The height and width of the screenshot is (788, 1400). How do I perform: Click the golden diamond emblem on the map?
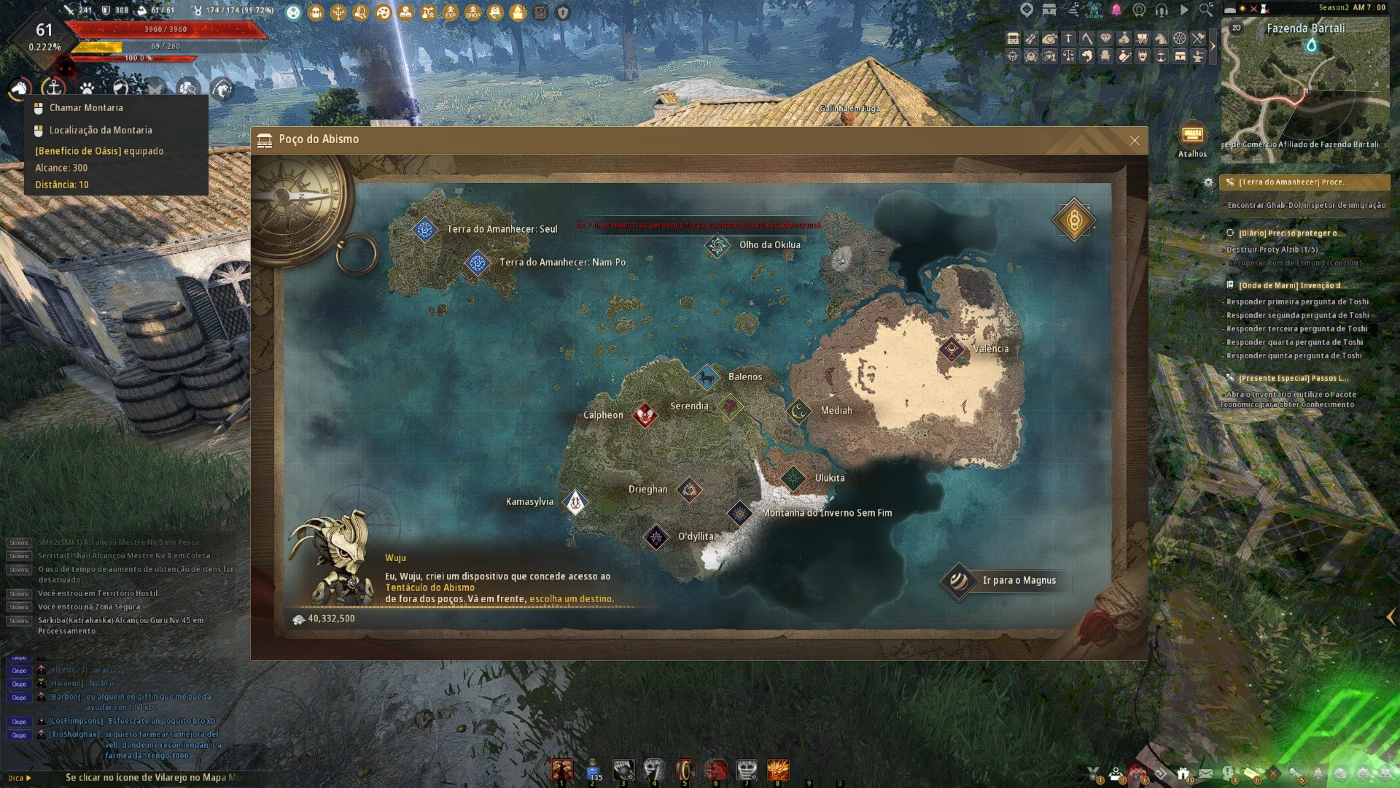click(x=1073, y=220)
